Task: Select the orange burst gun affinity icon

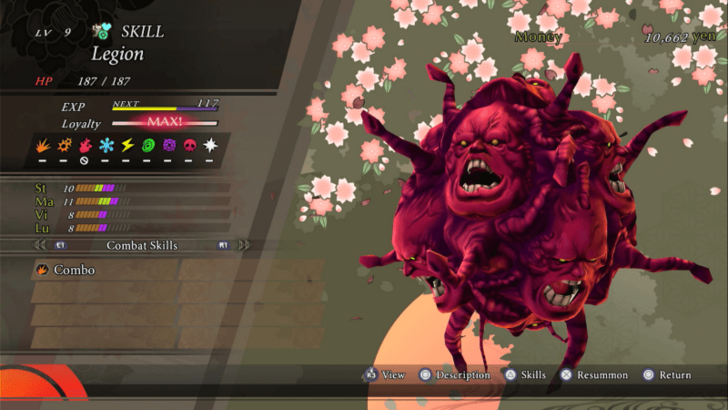Action: tap(63, 146)
